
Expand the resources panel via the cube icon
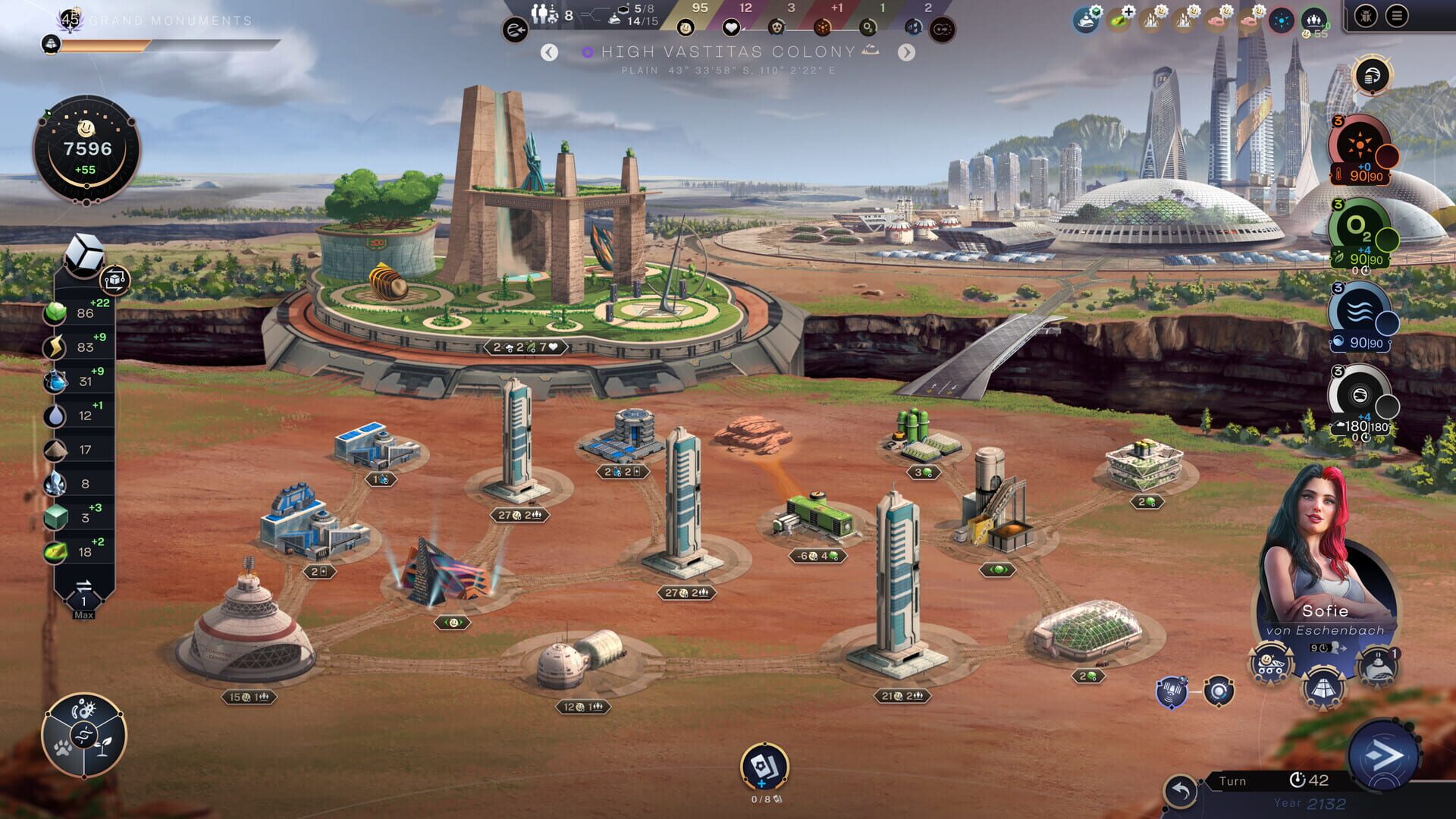86,250
